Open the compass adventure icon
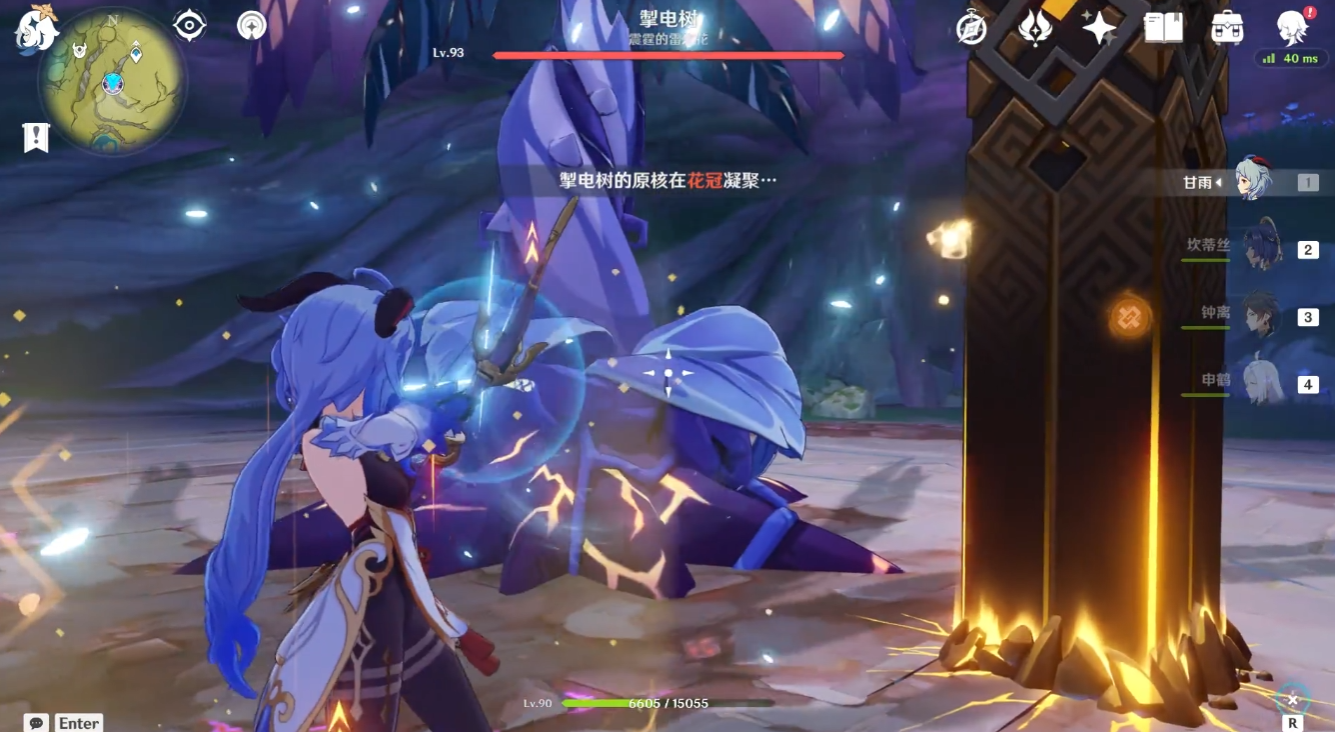The height and width of the screenshot is (732, 1335). click(x=971, y=28)
